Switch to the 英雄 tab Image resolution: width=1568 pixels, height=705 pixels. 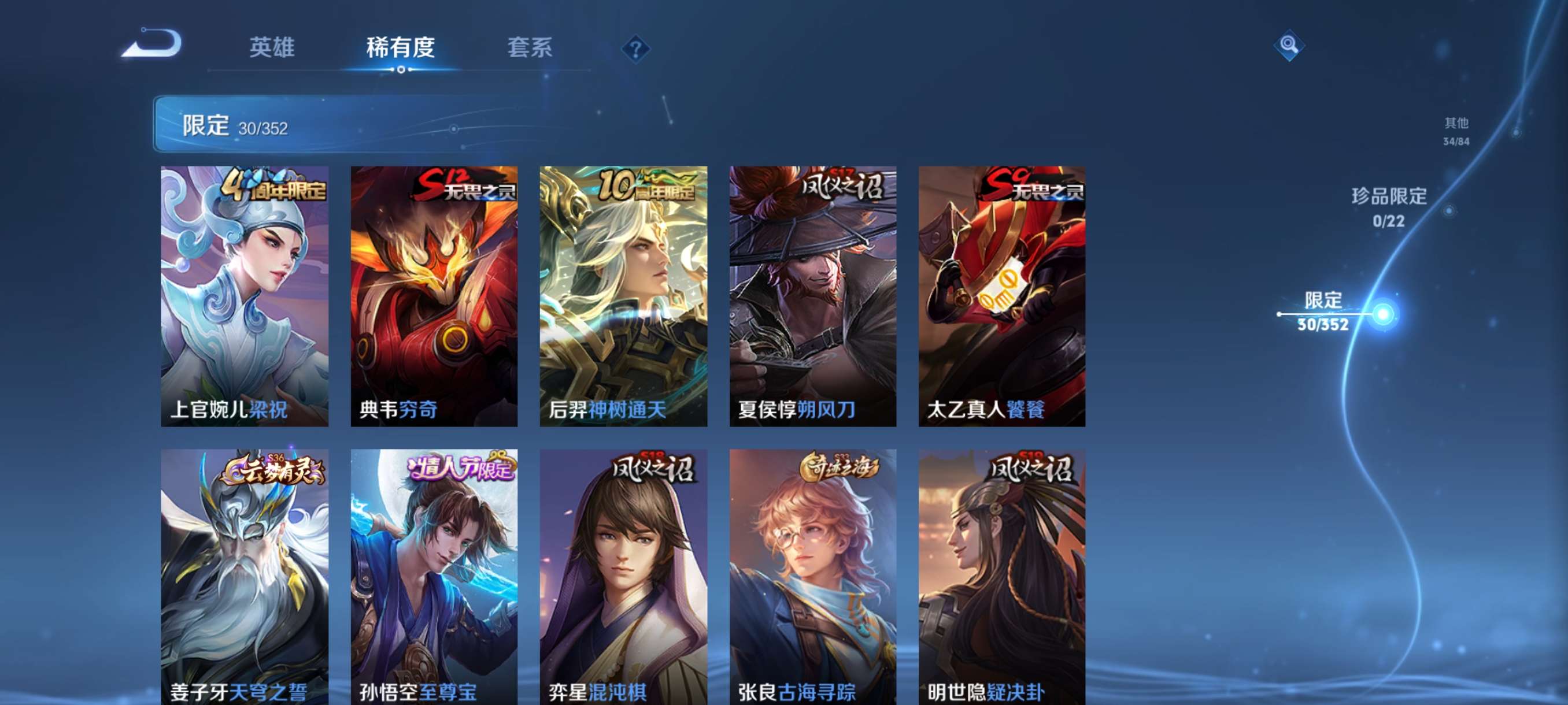(272, 49)
